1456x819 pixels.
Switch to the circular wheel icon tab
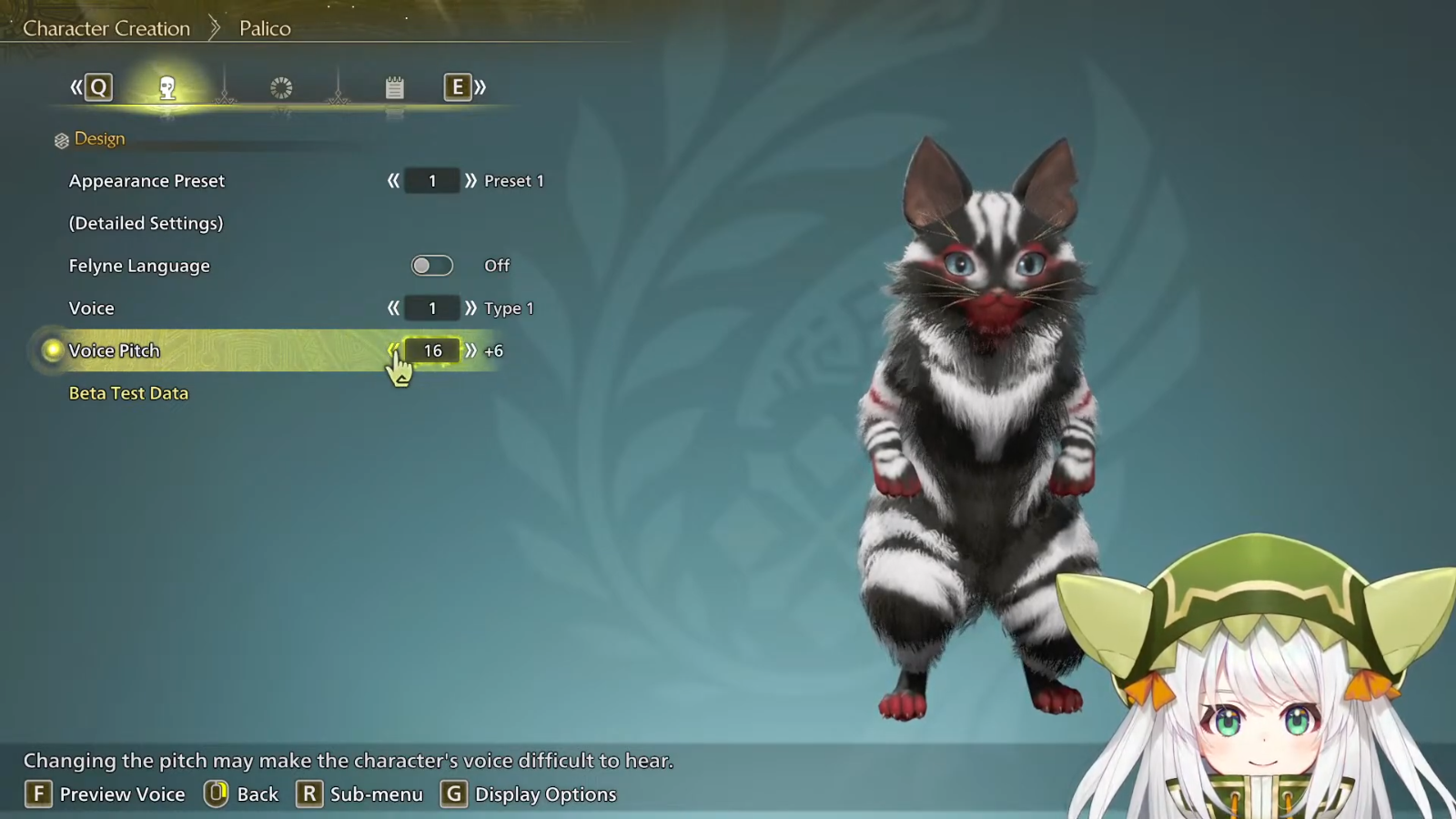pyautogui.click(x=281, y=87)
